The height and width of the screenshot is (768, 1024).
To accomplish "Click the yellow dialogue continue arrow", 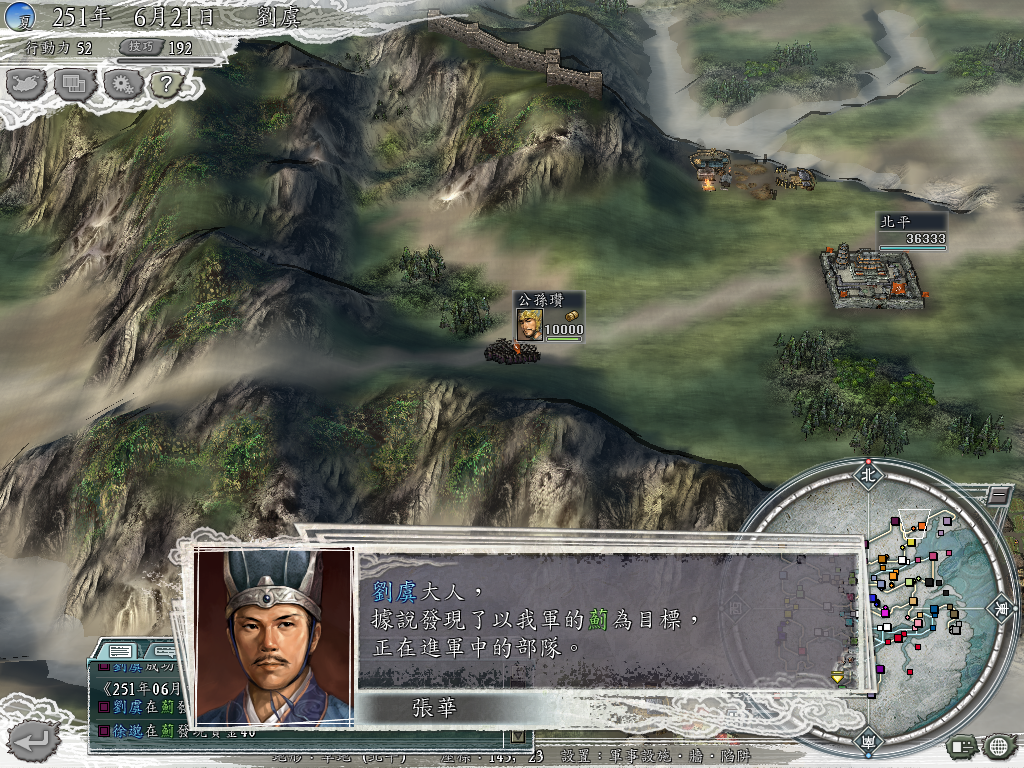I will (x=838, y=677).
